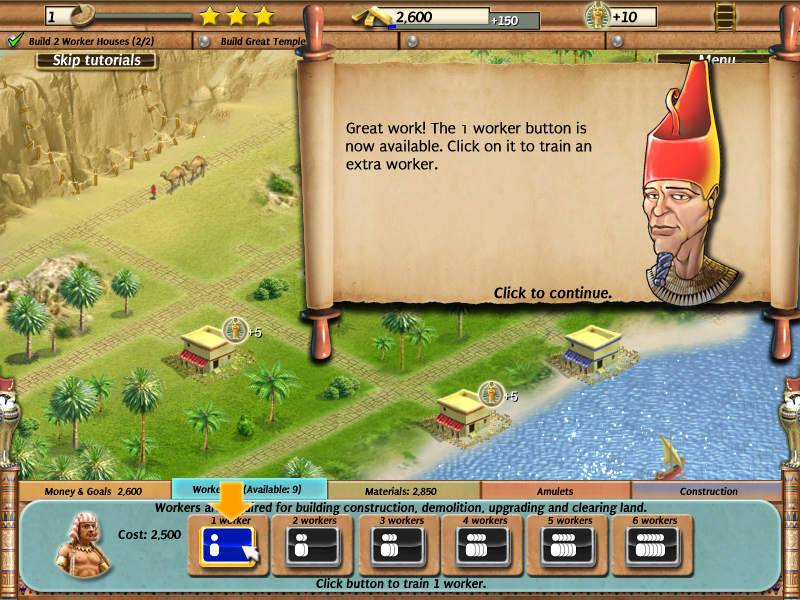Select the Build Great Temple goal
Image resolution: width=800 pixels, height=600 pixels.
262,41
